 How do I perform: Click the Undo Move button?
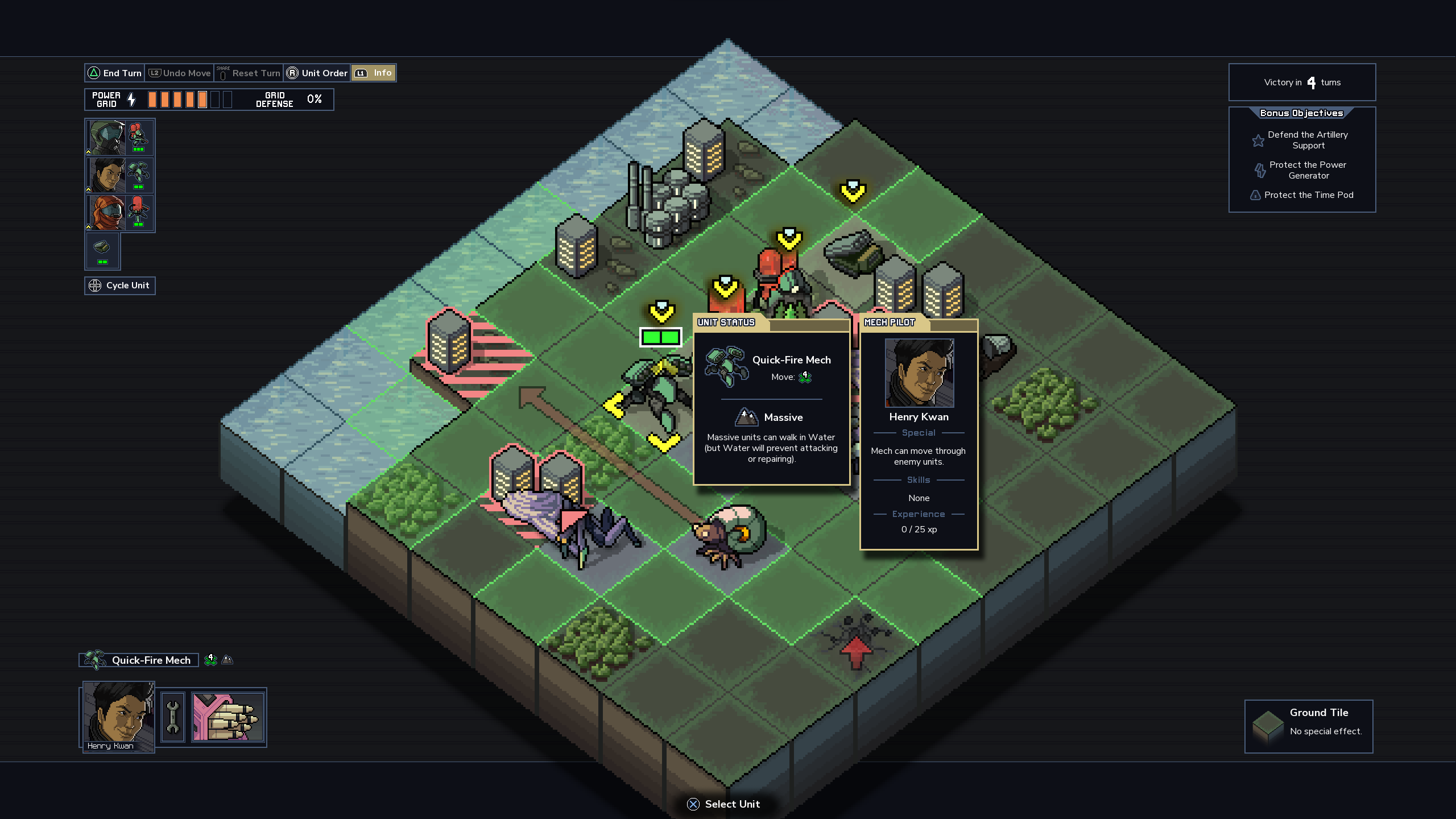(180, 73)
